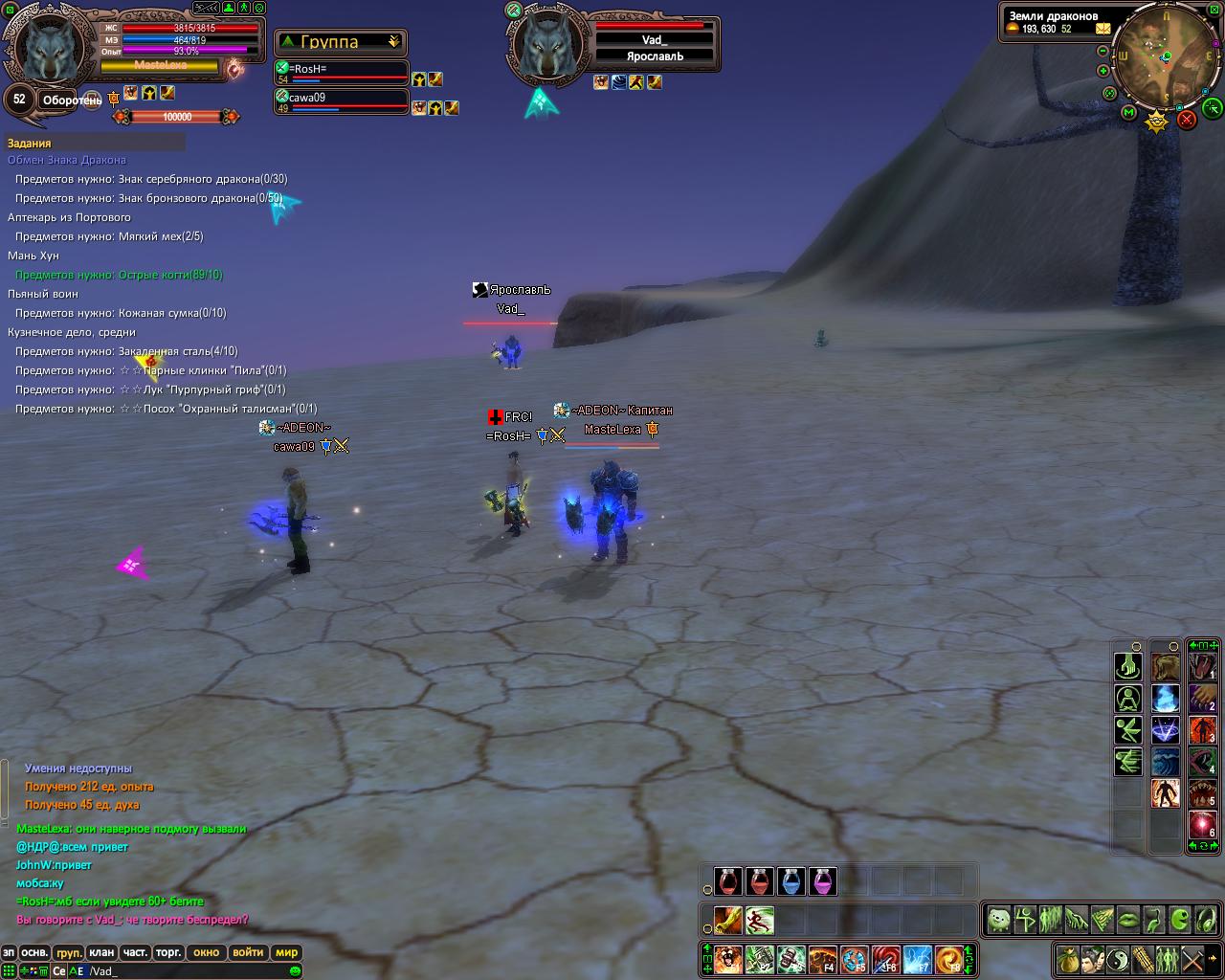
Task: Open the world map with the M button
Action: (1129, 113)
